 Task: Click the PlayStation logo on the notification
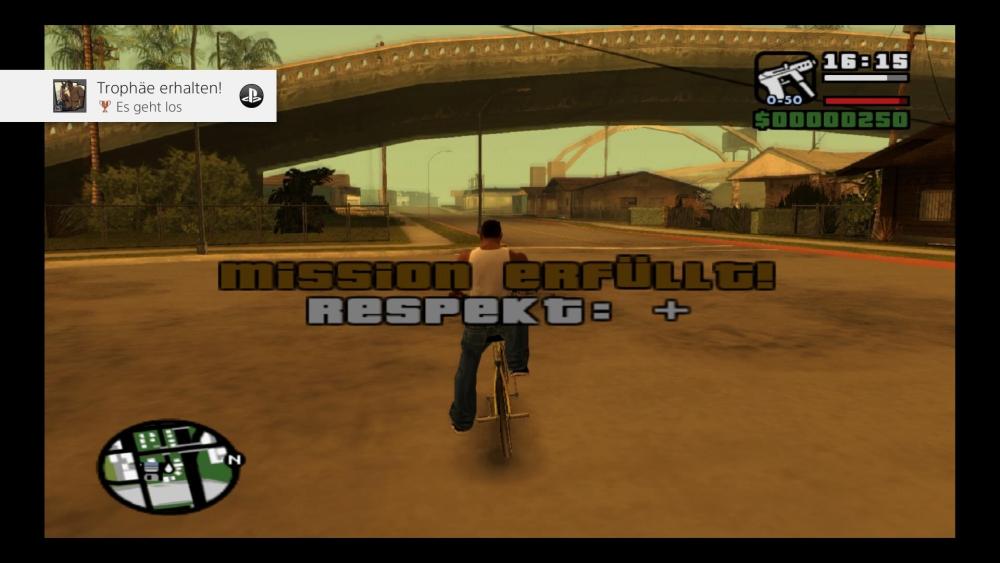tap(251, 96)
